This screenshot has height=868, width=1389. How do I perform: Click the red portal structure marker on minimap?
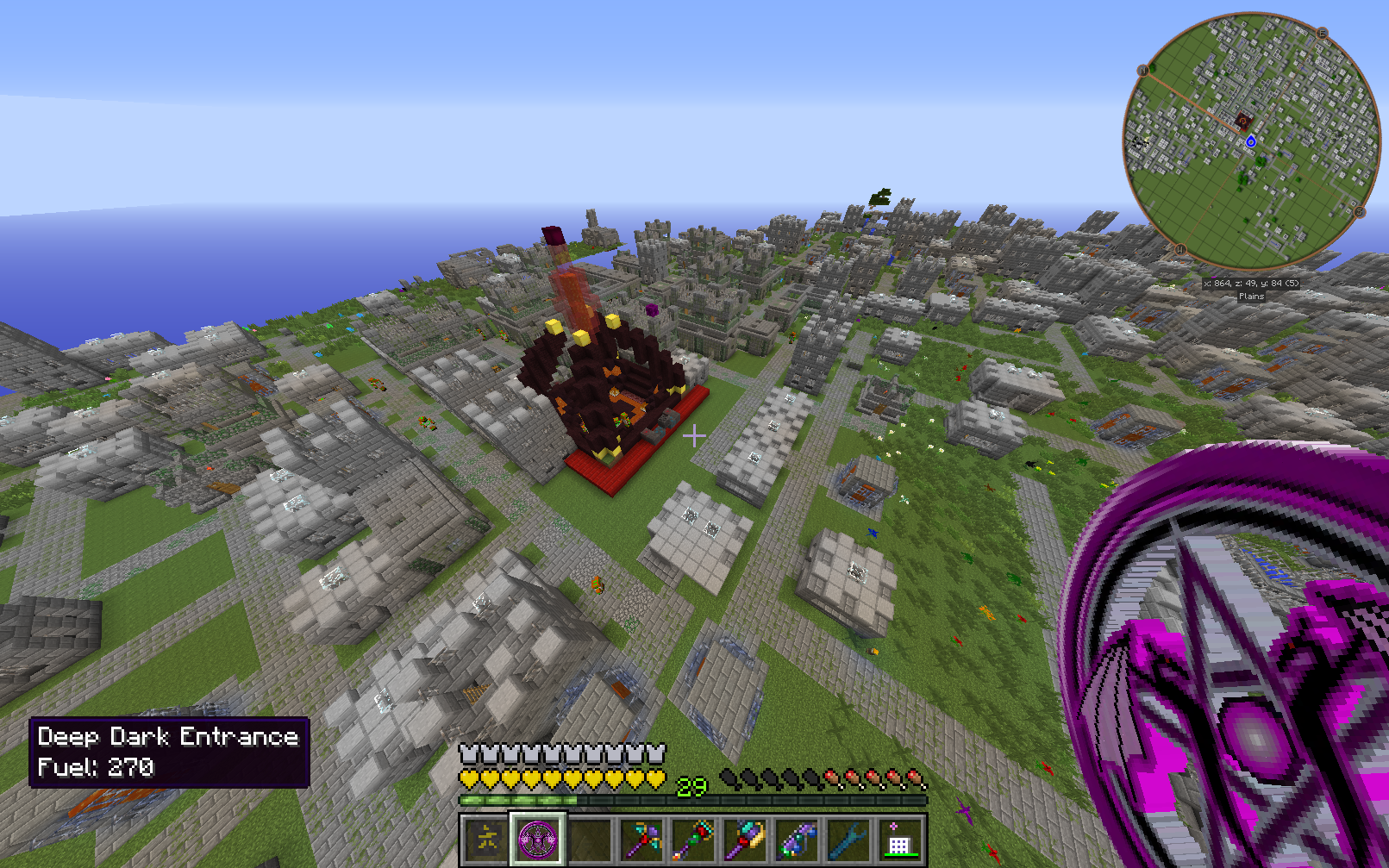1242,121
